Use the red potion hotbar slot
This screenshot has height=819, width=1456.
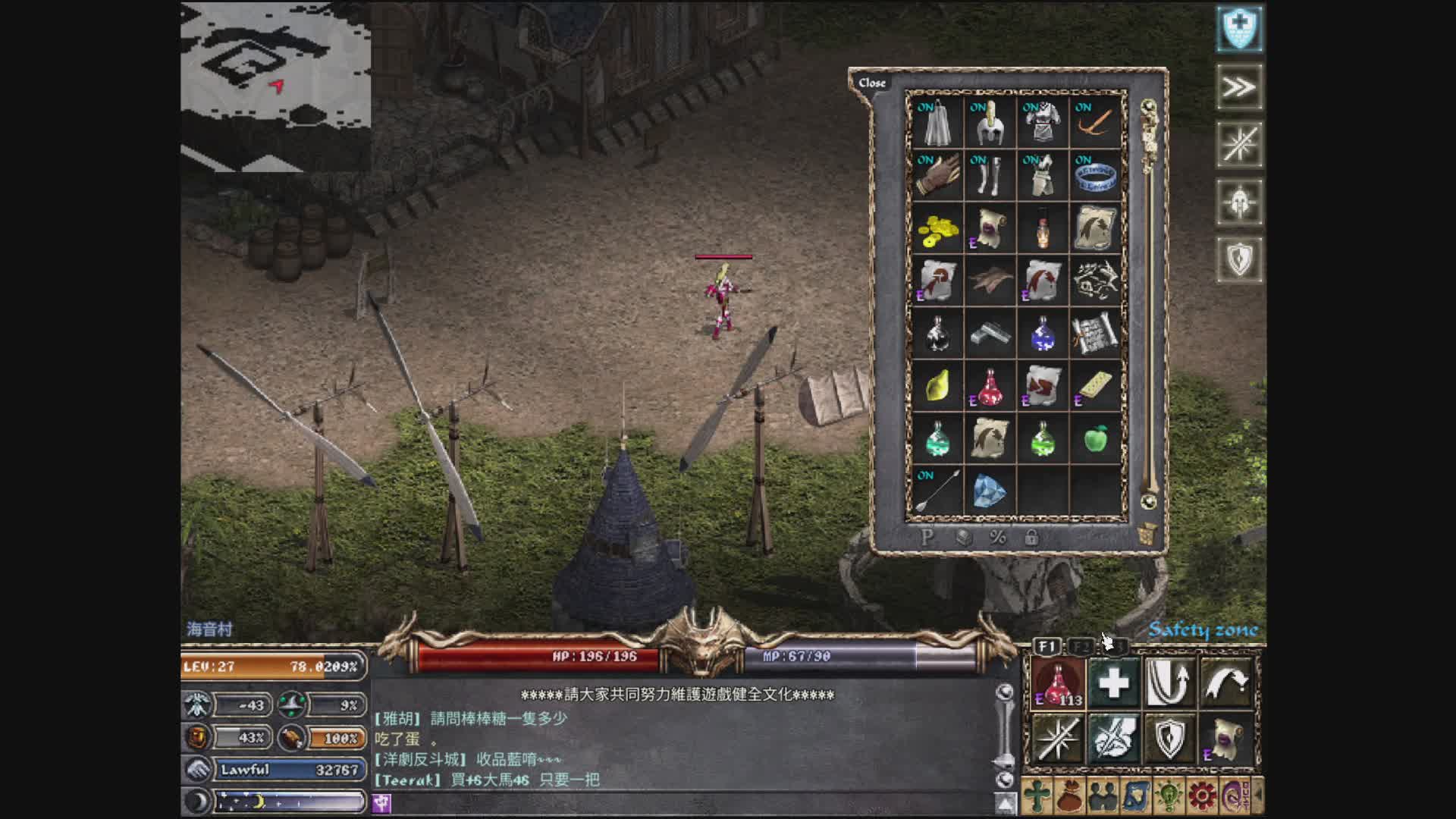click(1059, 682)
